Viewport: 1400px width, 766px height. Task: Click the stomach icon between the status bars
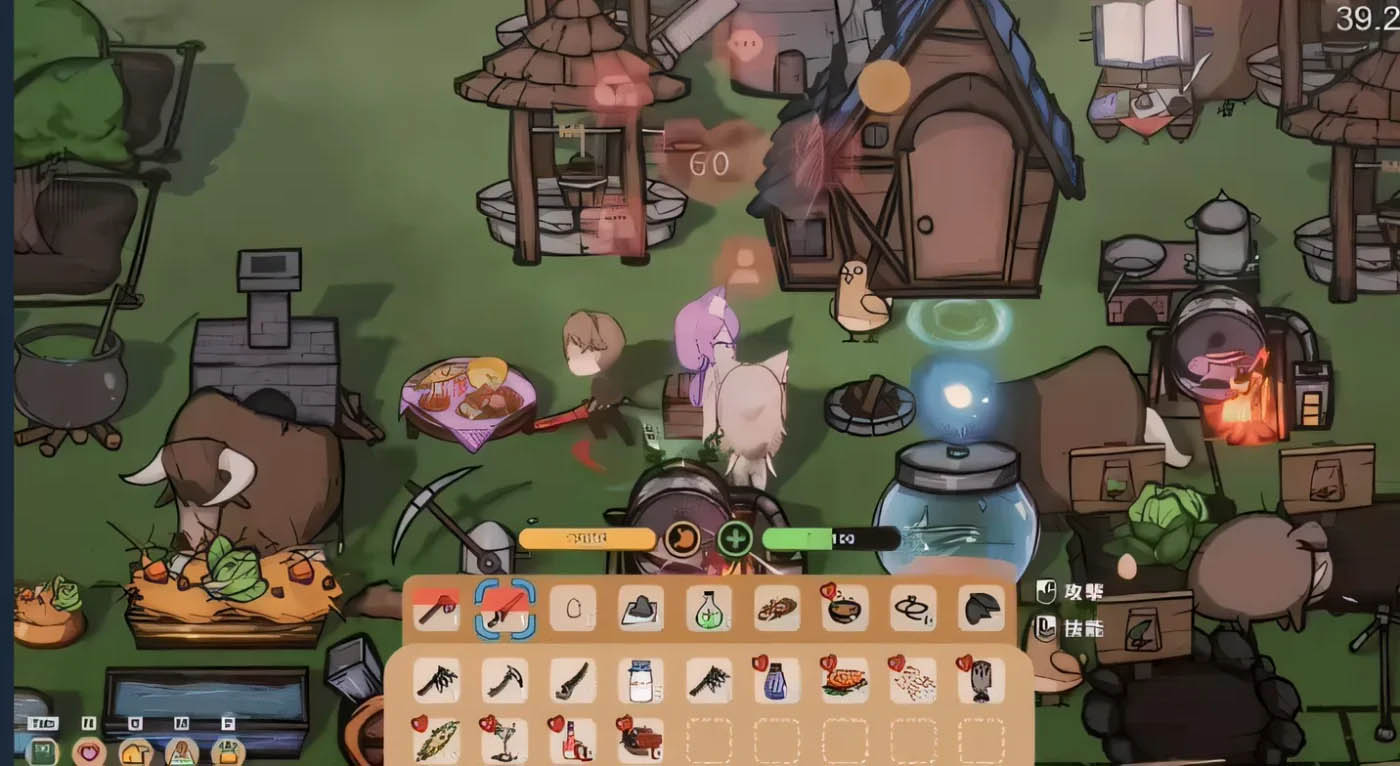coord(680,538)
